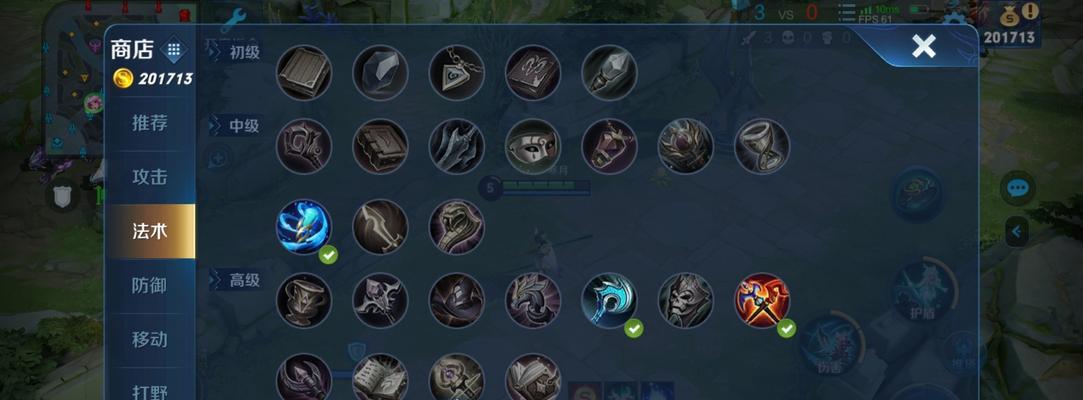Select the eye pendant amulet item
The image size is (1083, 400).
click(x=456, y=72)
